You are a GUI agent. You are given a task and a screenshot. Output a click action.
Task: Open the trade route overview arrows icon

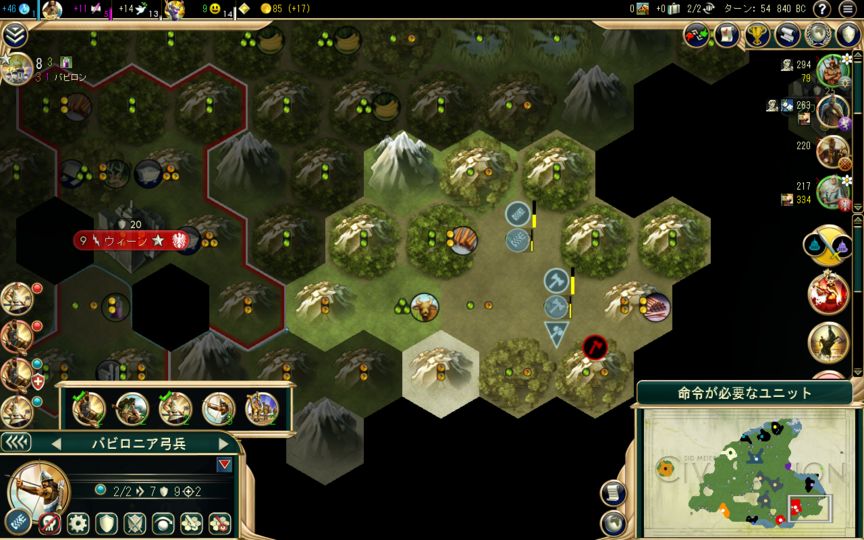point(698,35)
